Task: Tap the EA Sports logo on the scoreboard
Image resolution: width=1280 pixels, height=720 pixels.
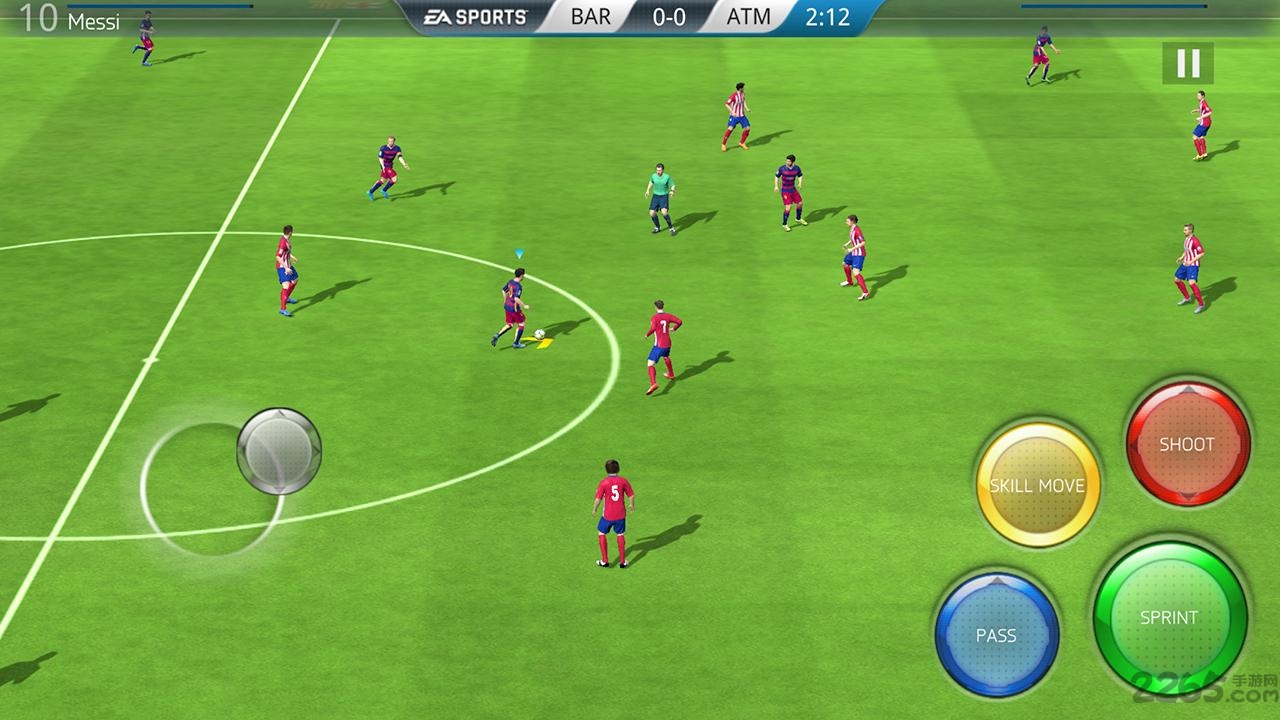Action: click(473, 16)
